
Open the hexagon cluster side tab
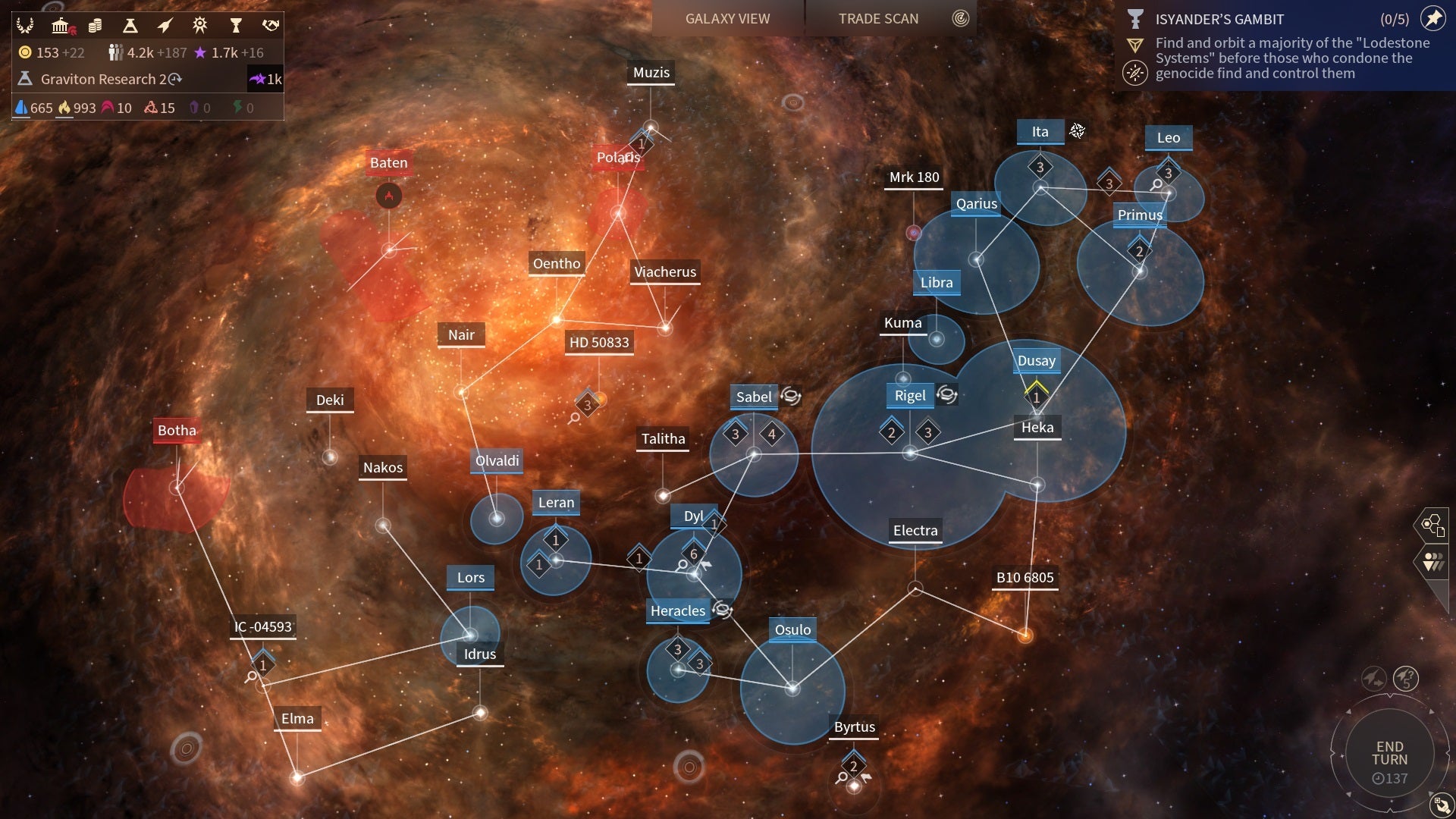pyautogui.click(x=1432, y=525)
